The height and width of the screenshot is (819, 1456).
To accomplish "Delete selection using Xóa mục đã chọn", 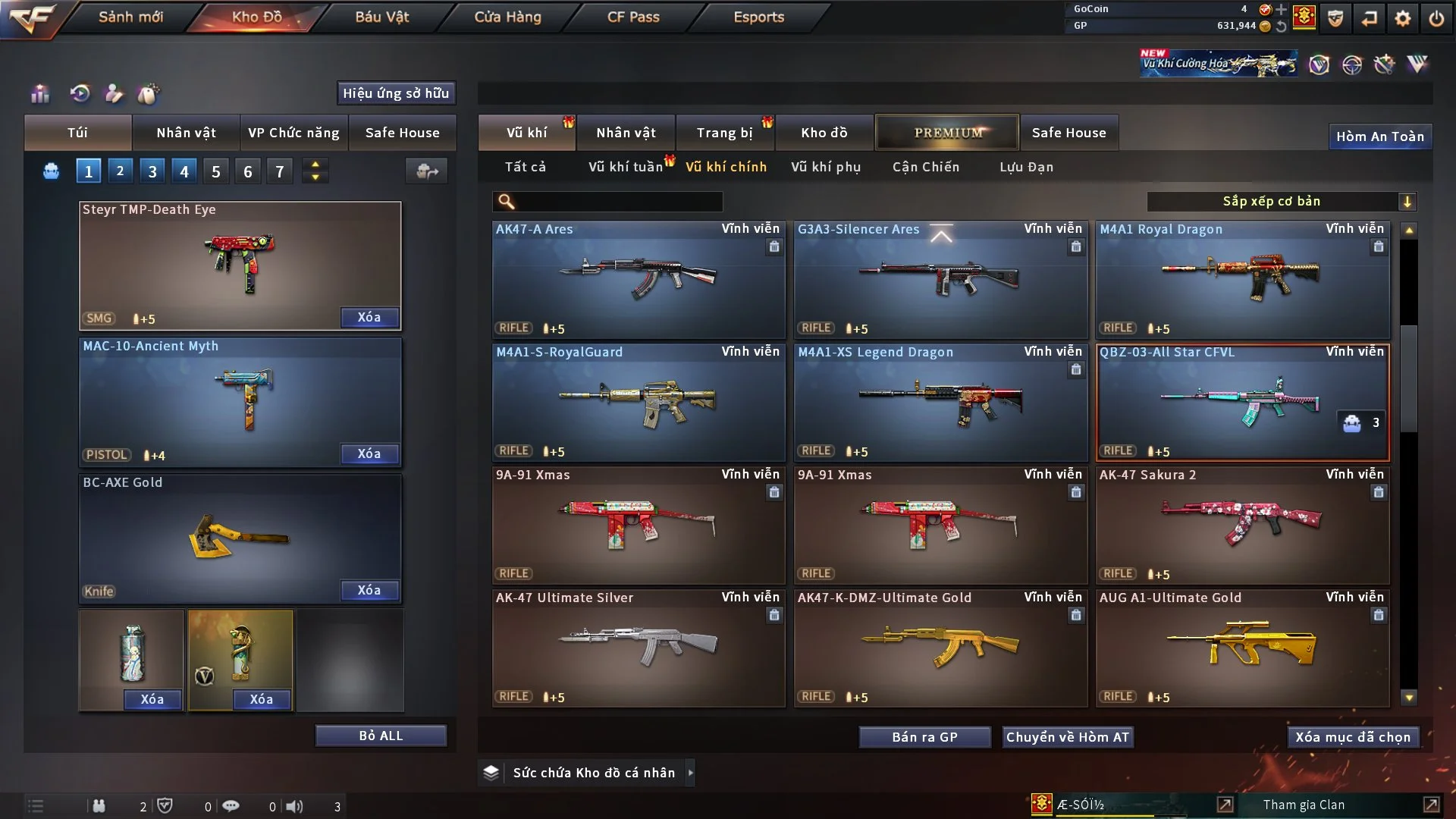I will tap(1352, 737).
